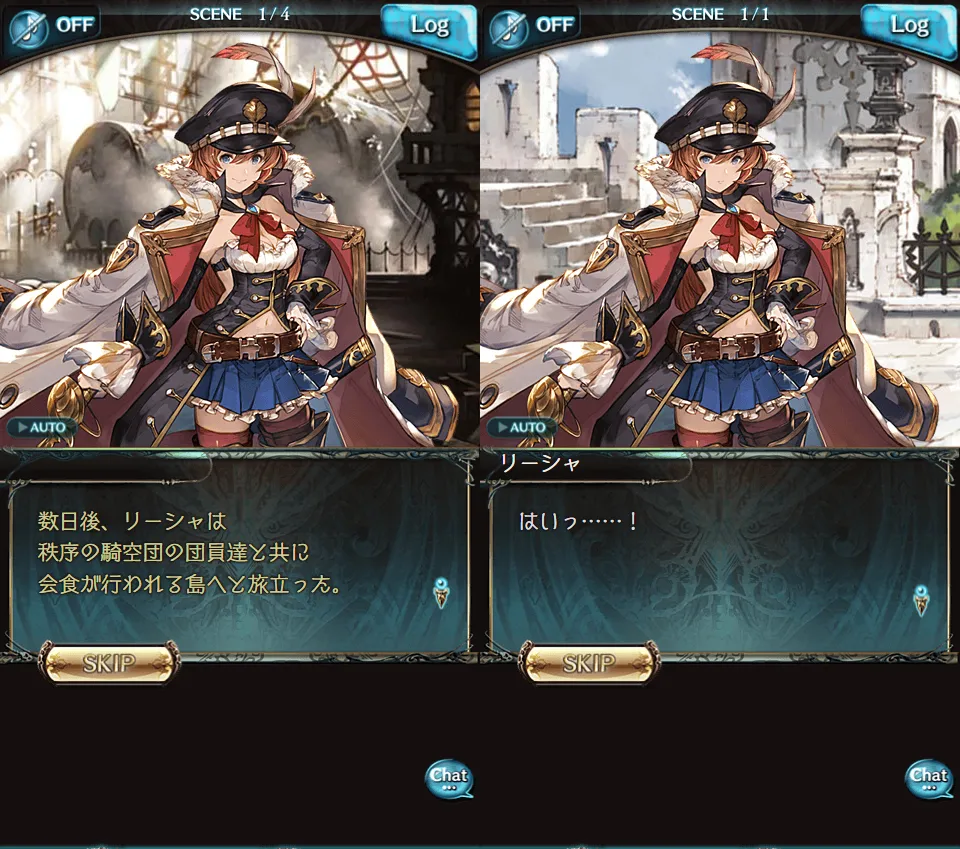The image size is (960, 849).
Task: Toggle the sound OFF icon beside SCENE 1/1
Action: click(532, 25)
